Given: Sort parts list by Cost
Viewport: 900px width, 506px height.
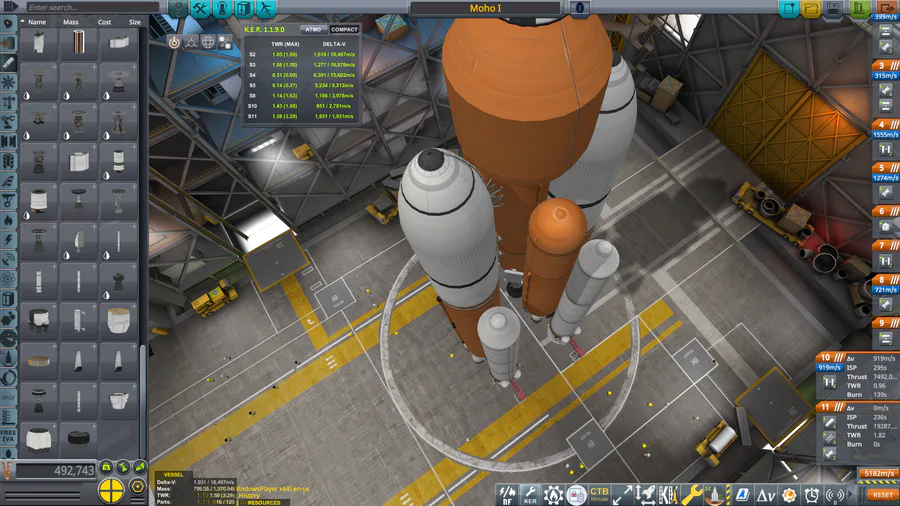Looking at the screenshot, I should (104, 21).
